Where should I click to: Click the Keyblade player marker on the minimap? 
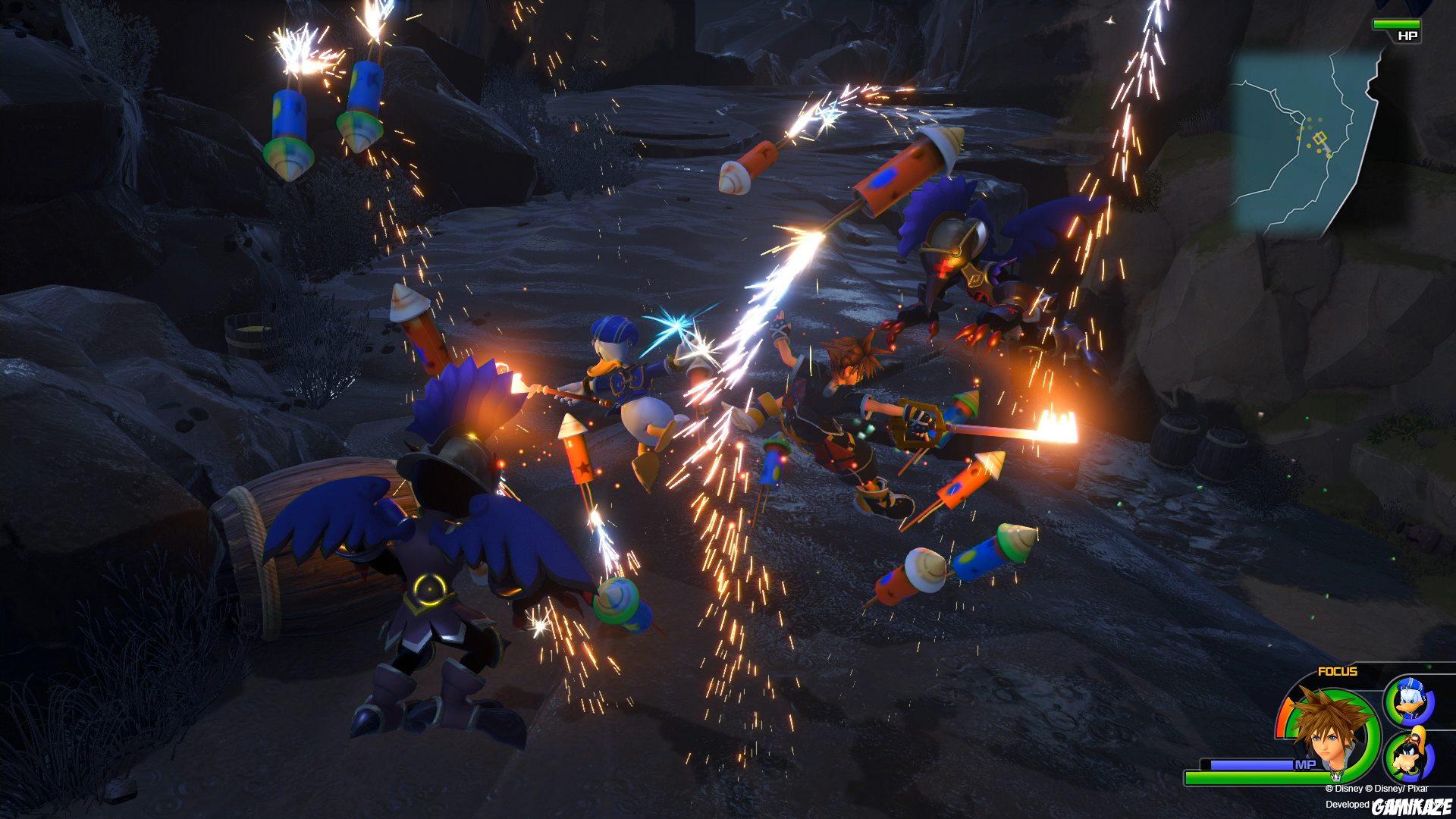pyautogui.click(x=1321, y=140)
